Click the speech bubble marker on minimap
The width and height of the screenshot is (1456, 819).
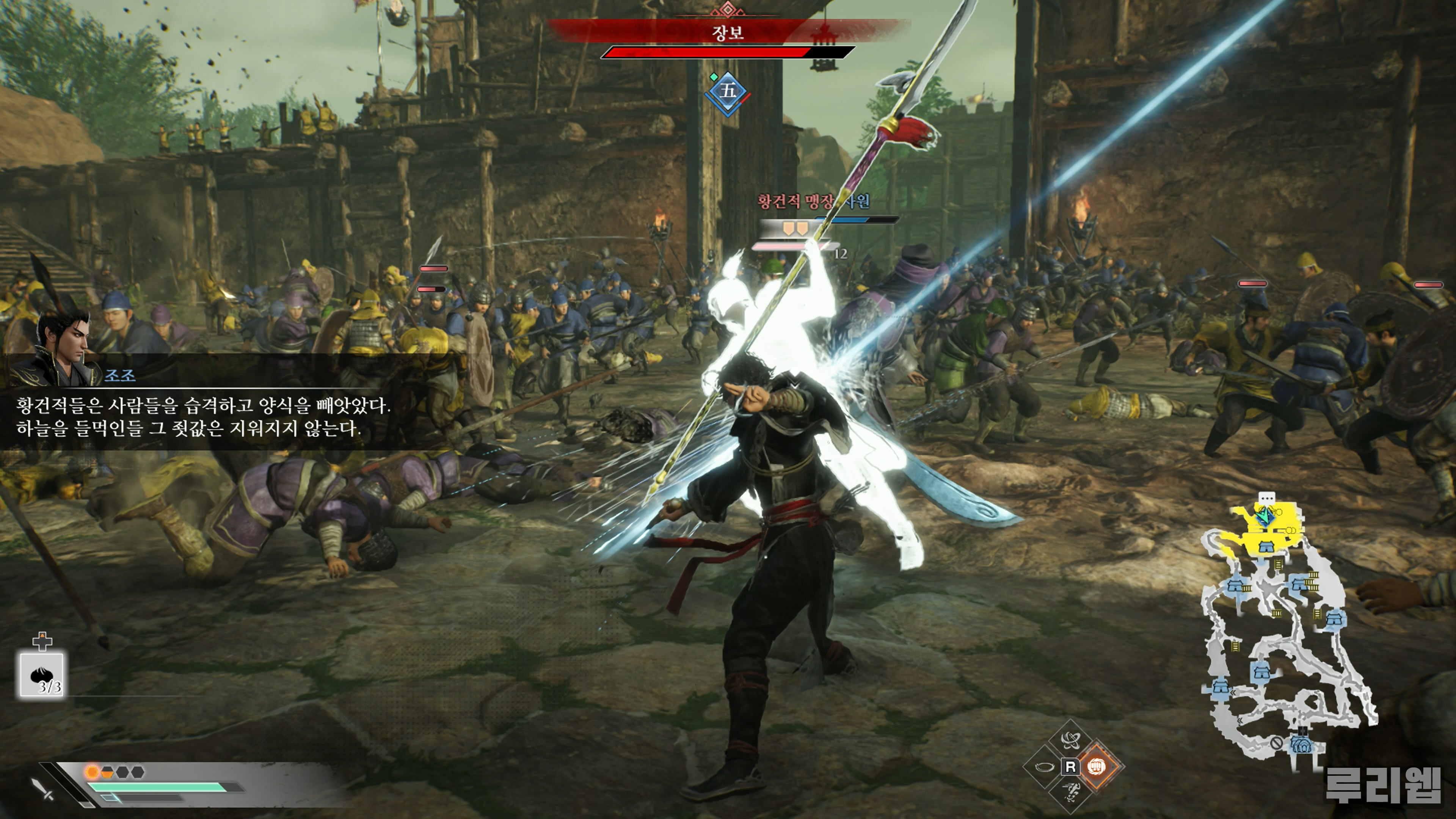point(1267,498)
